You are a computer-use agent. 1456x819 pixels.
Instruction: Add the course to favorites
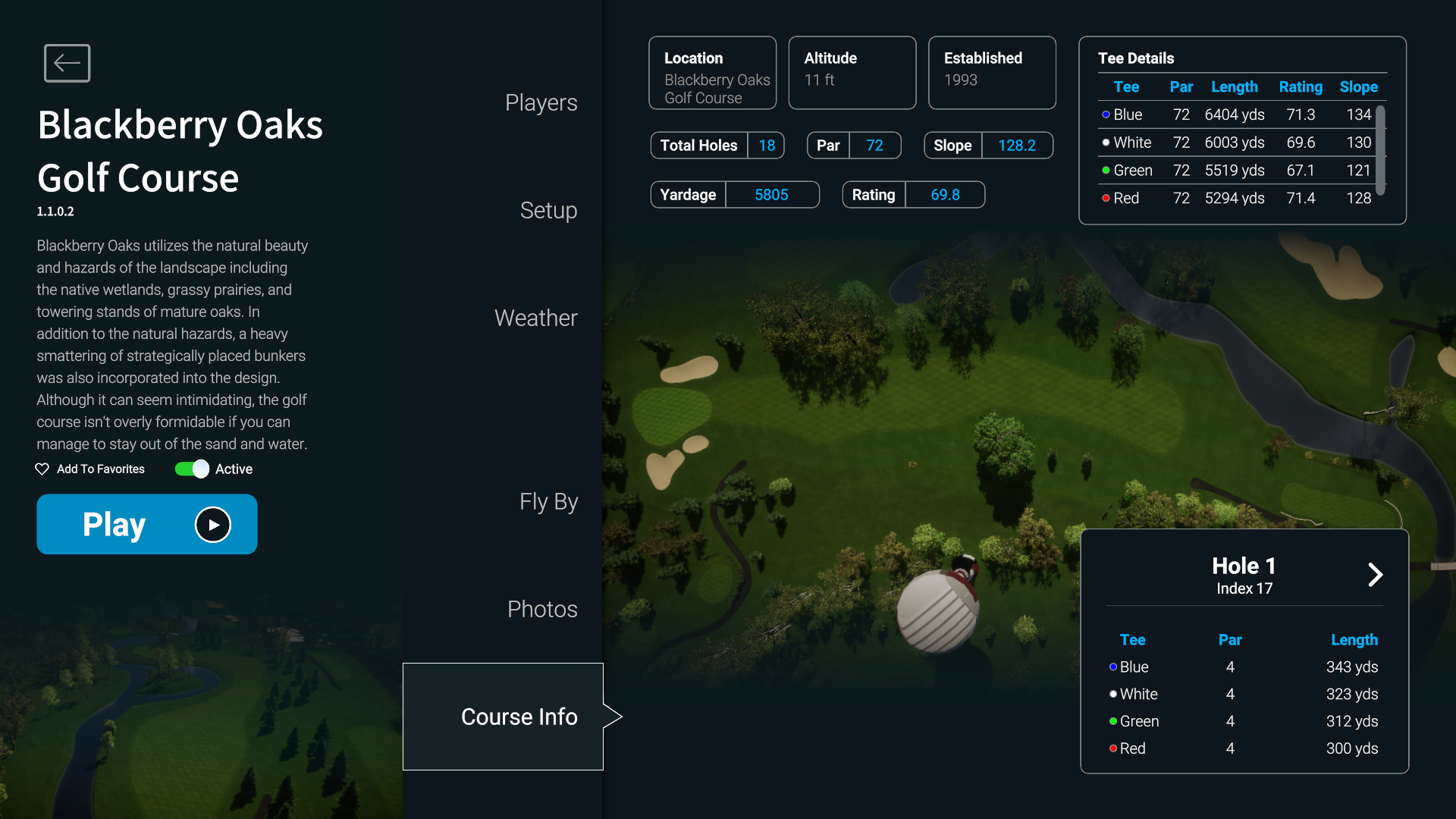pyautogui.click(x=90, y=469)
